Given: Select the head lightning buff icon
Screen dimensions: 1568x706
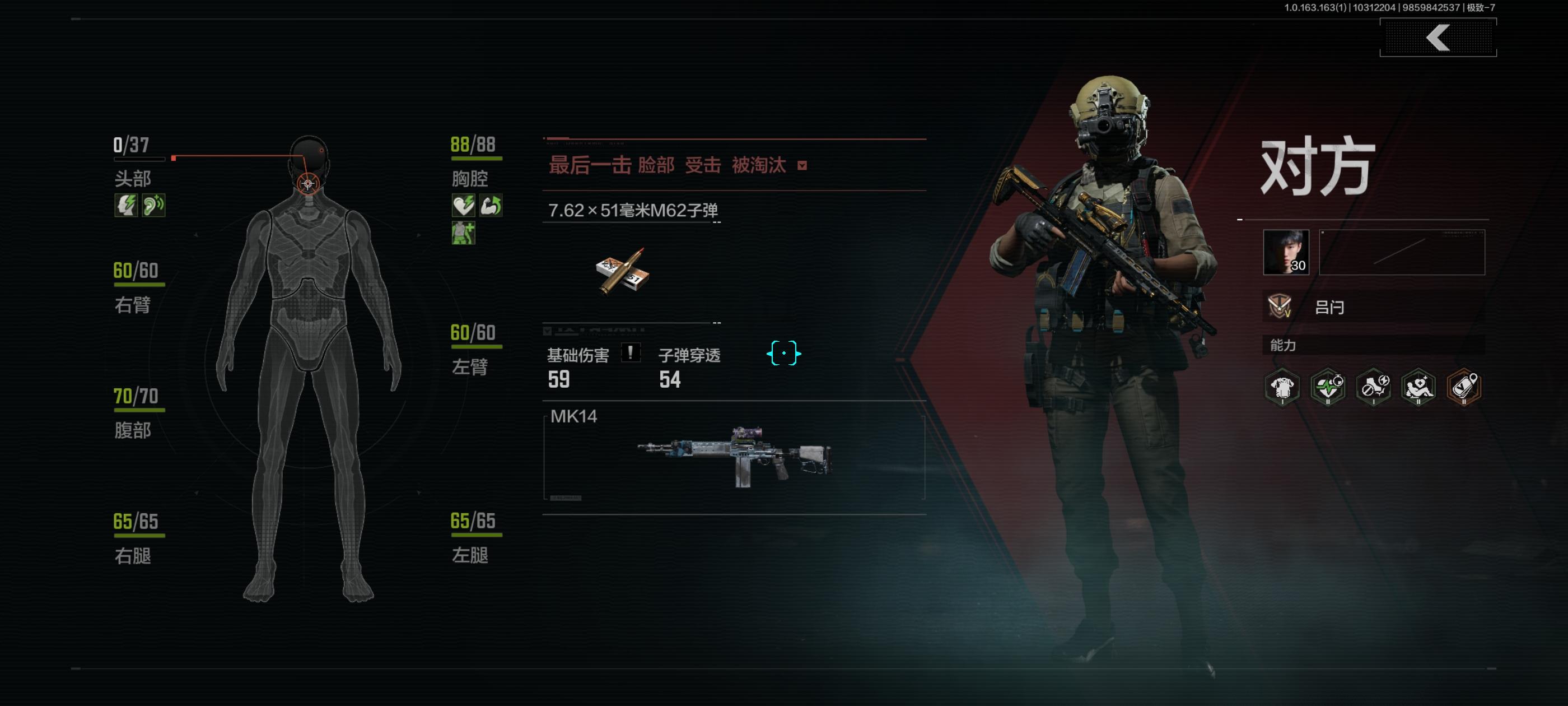Looking at the screenshot, I should (126, 205).
